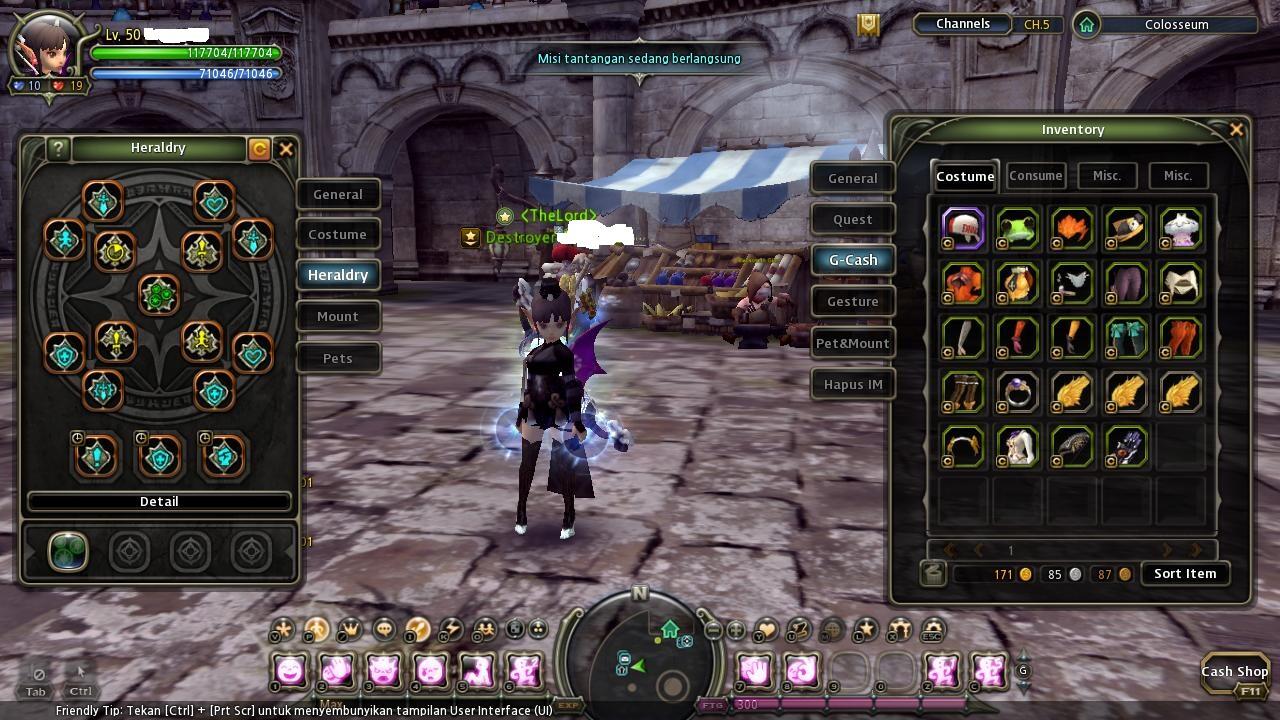Screen dimensions: 1280x720
Task: Choose the Pet&Mount inventory category
Action: (x=852, y=343)
